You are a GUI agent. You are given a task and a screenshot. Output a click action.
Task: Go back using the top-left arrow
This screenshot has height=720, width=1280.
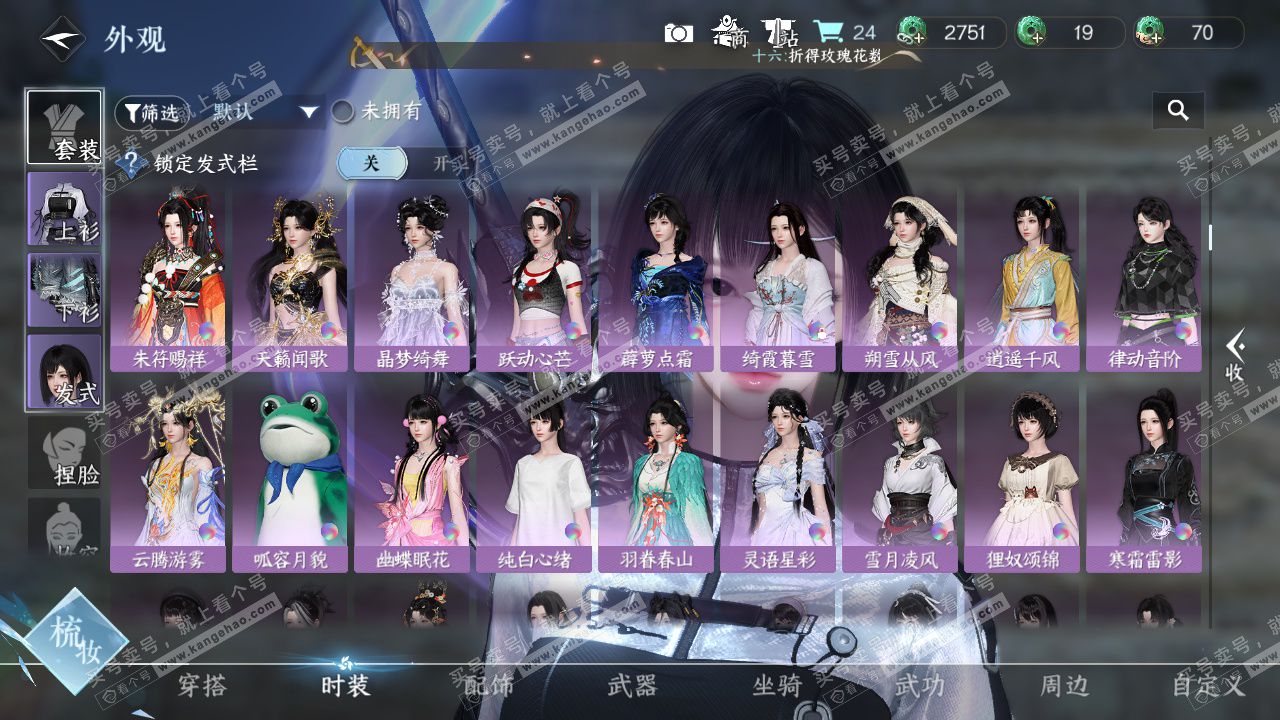point(62,39)
